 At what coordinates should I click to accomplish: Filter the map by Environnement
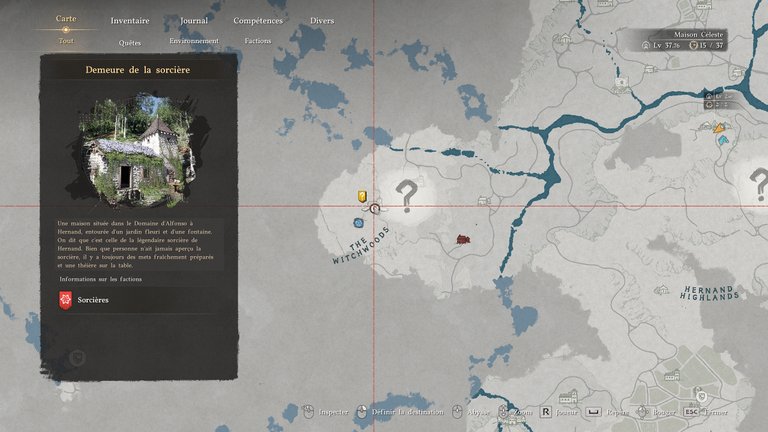tap(194, 42)
